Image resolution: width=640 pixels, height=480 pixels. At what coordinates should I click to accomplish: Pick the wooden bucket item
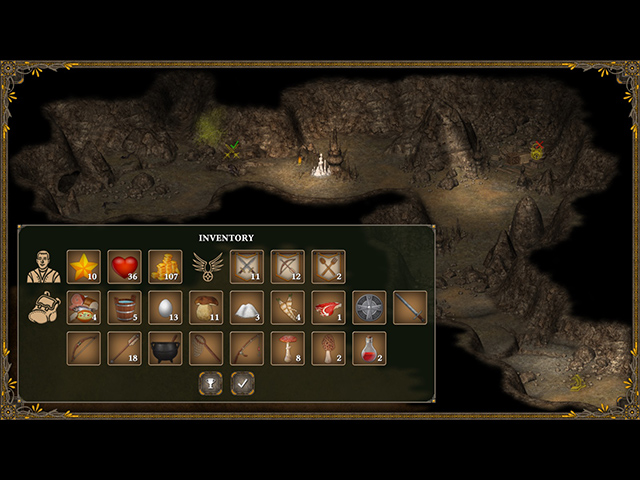pyautogui.click(x=125, y=308)
